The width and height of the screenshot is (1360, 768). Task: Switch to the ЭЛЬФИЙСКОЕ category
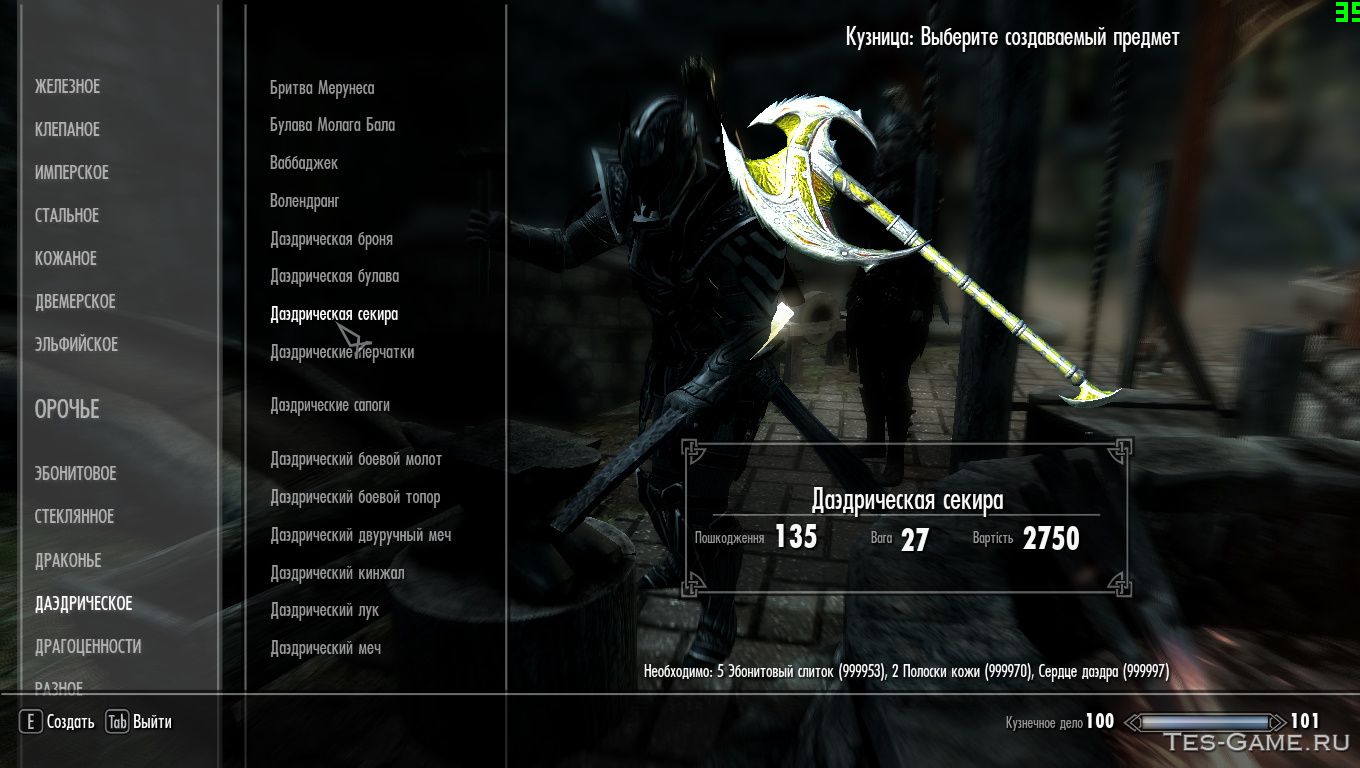(76, 345)
